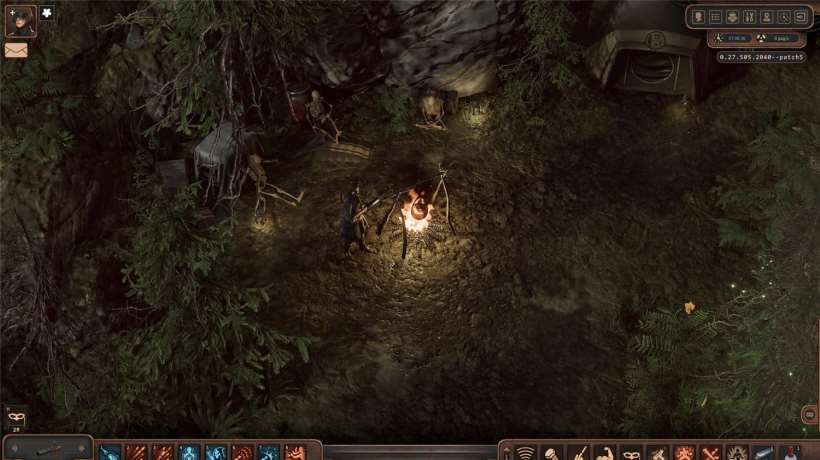Open the envelope message icon
820x460 pixels.
[16, 50]
